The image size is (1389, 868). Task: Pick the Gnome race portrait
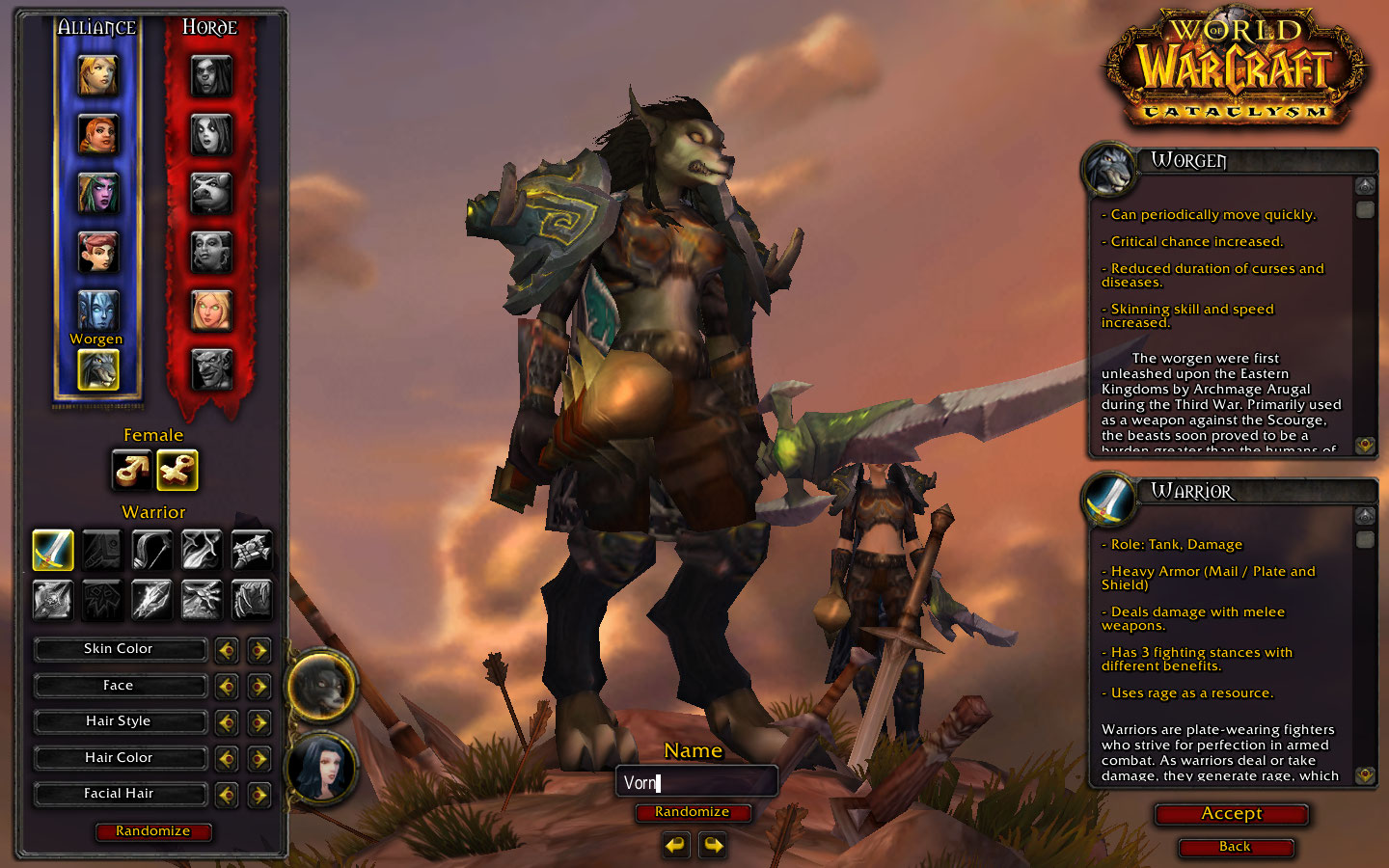[97, 252]
